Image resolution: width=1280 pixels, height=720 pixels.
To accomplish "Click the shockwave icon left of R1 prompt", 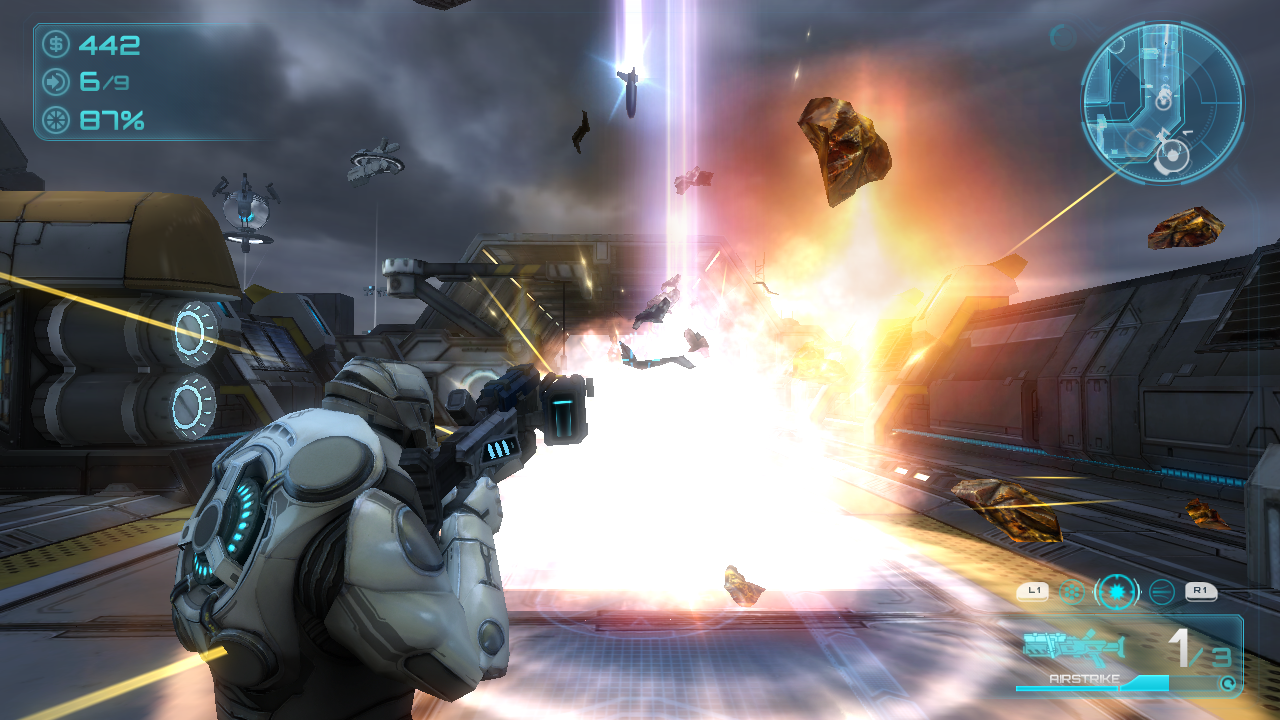I will pos(1161,592).
